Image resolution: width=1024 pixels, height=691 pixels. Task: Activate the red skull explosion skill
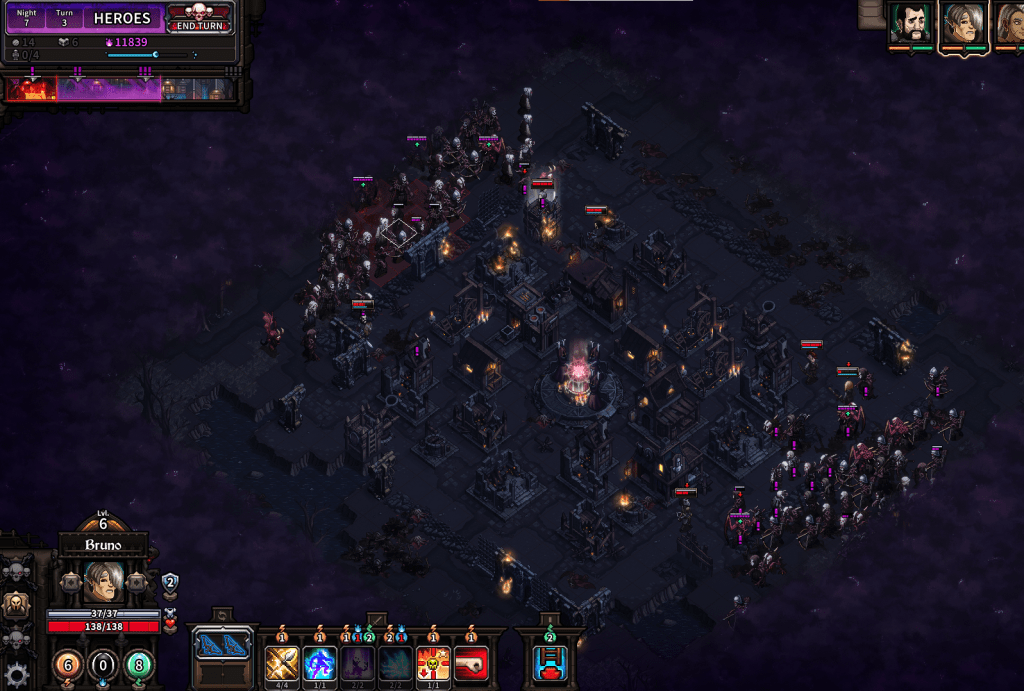tap(433, 662)
